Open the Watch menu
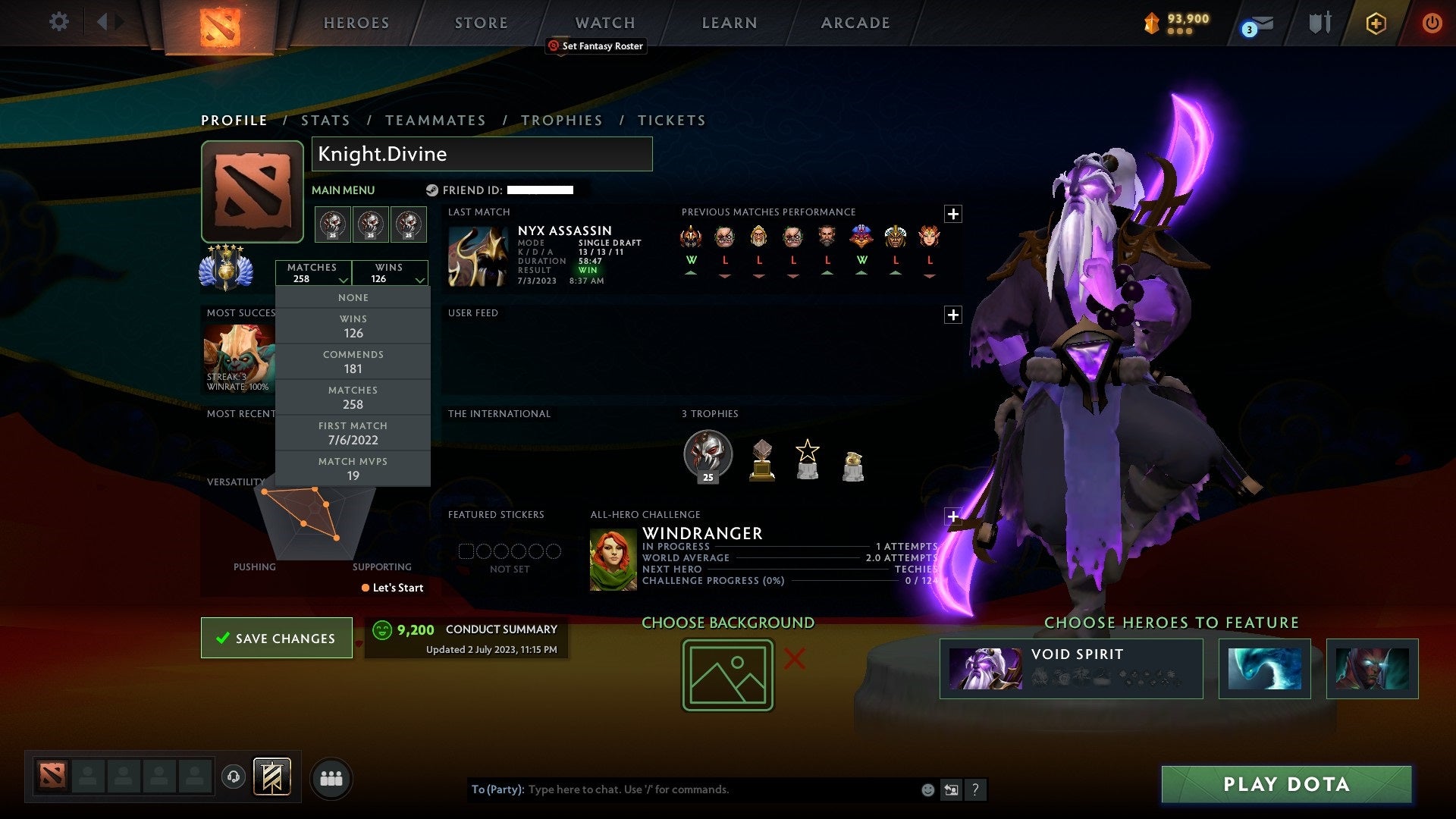This screenshot has height=819, width=1456. (x=604, y=23)
